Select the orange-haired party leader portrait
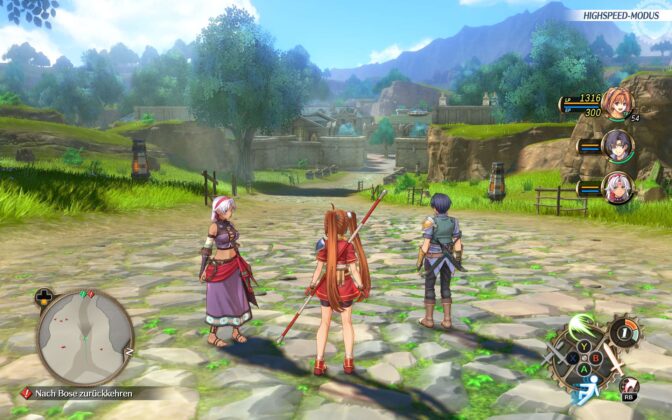 point(617,105)
